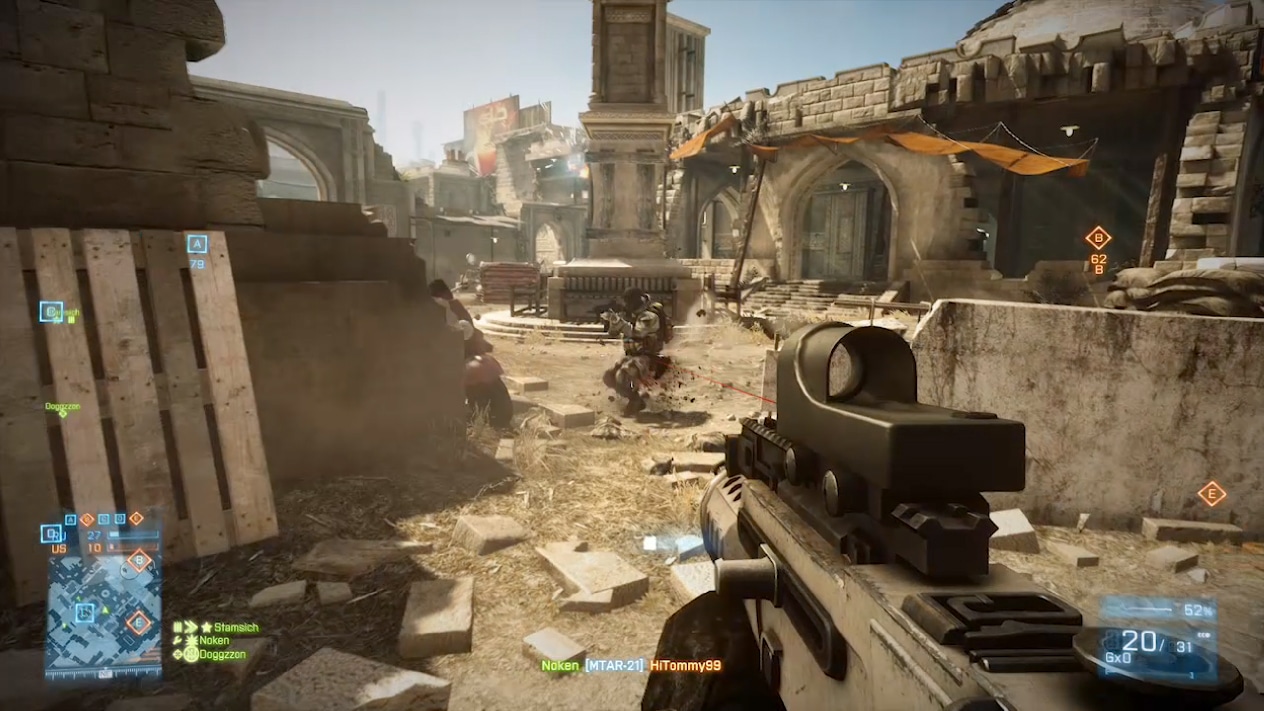Click the HiTommy99 kill feed entry
This screenshot has height=711, width=1264.
685,665
